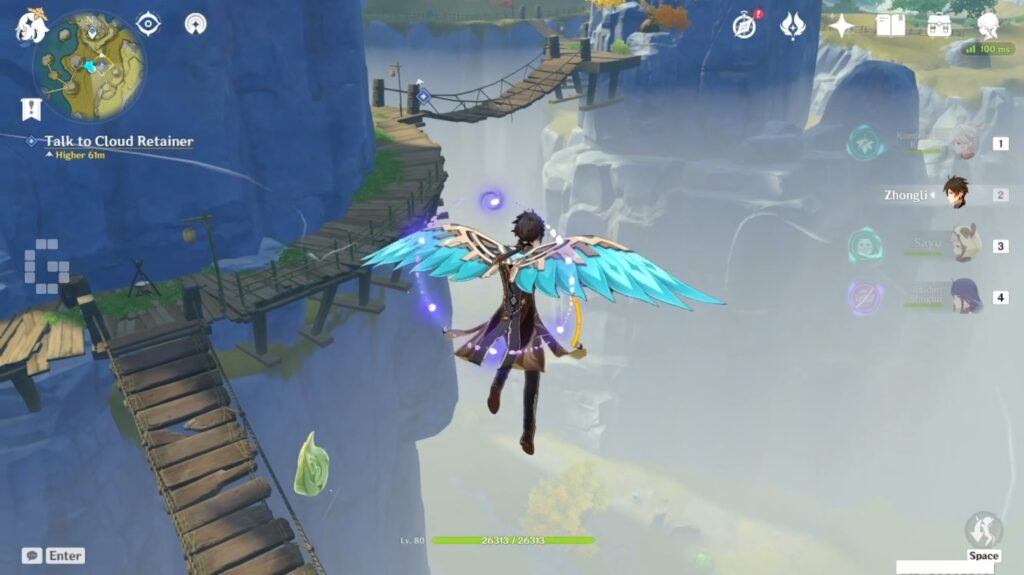Click the four-pointed star icon
This screenshot has width=1024, height=575.
click(x=842, y=26)
